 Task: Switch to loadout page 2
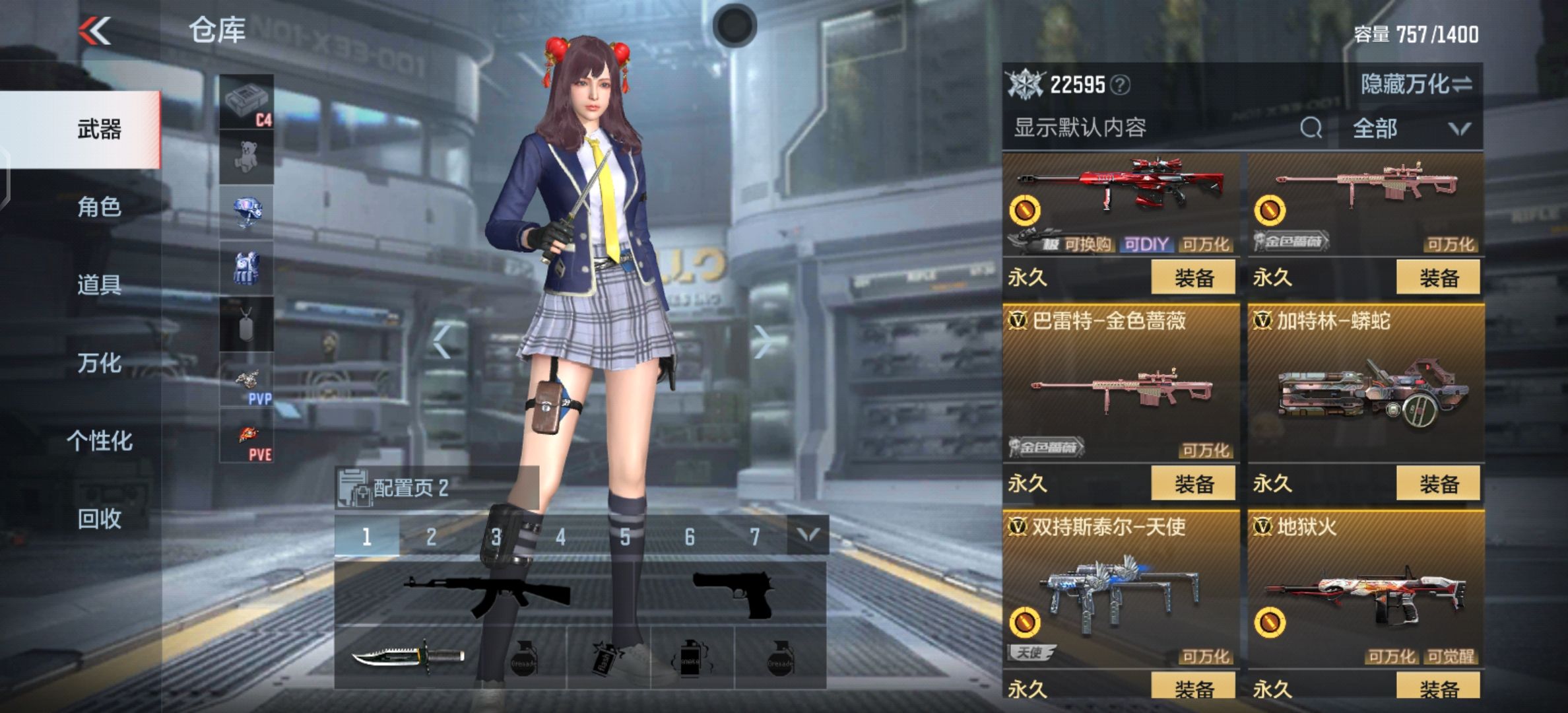pos(431,536)
